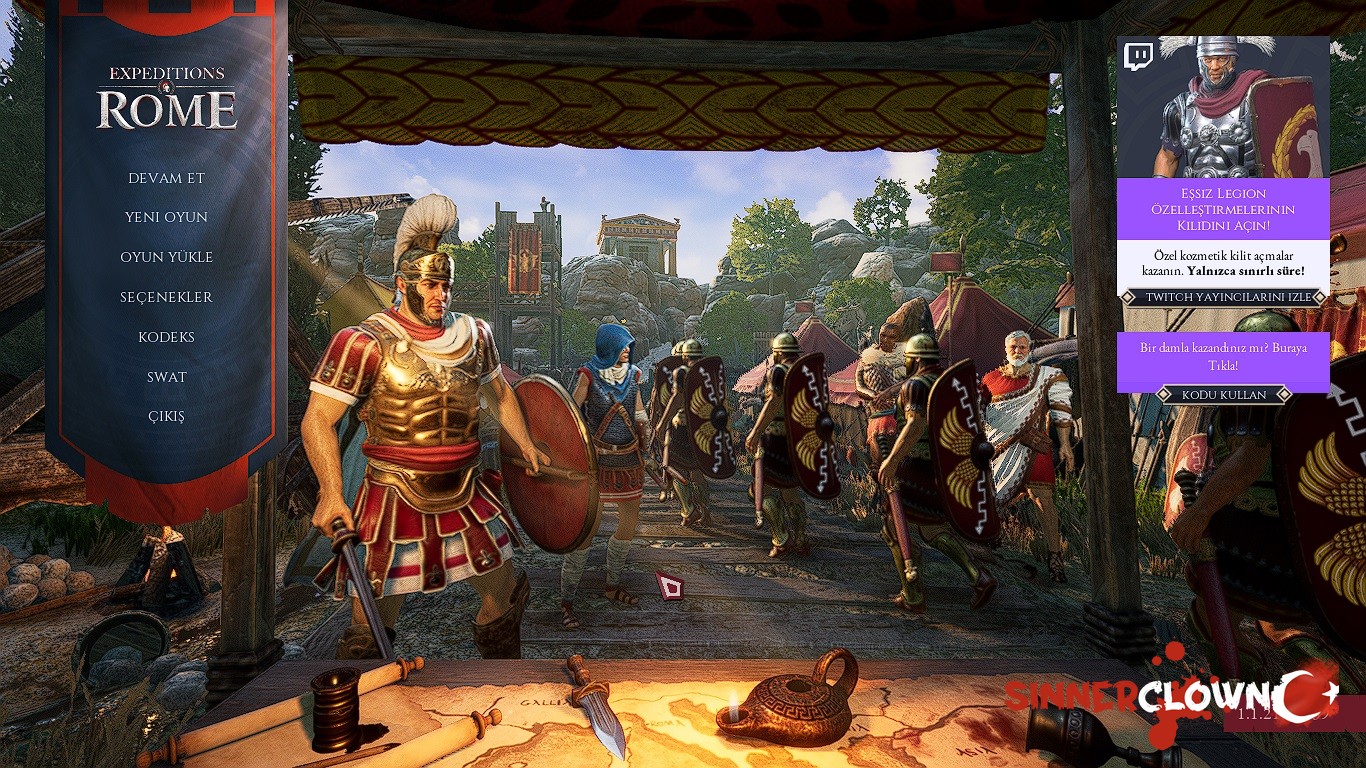Open the Twitch legionary promo image

(1223, 107)
